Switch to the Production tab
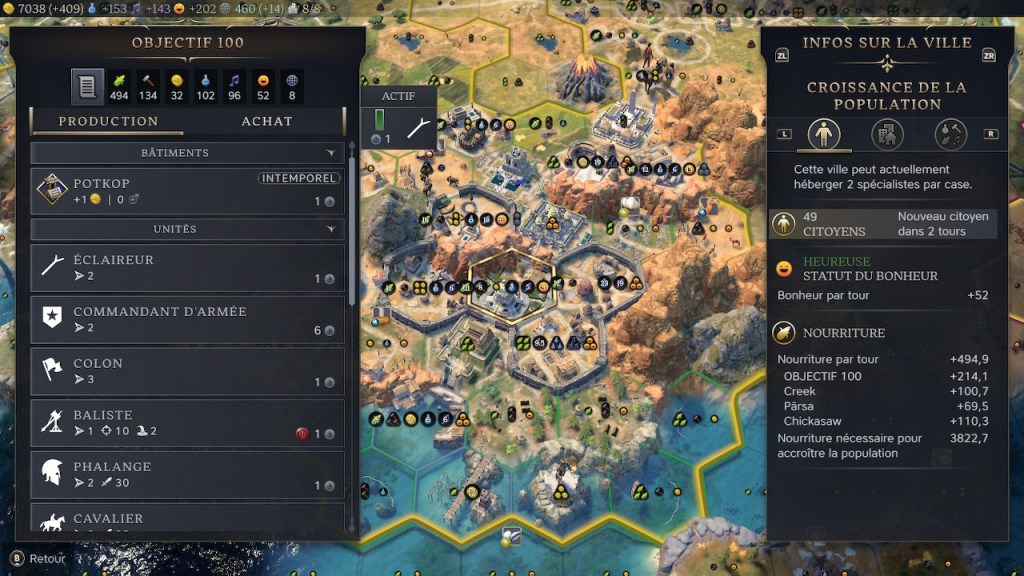 tap(108, 121)
